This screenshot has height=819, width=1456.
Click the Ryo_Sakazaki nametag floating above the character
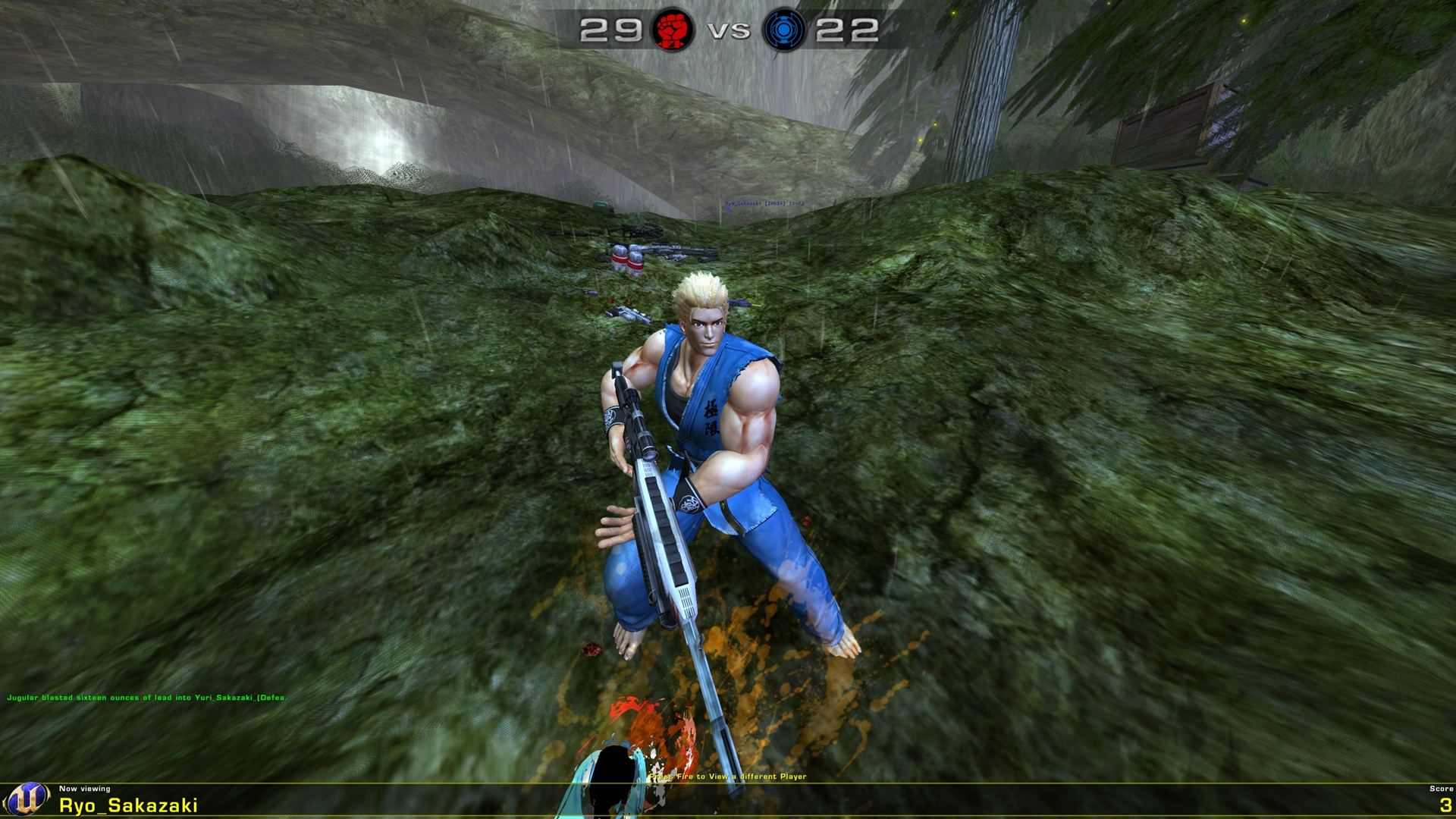coord(764,203)
